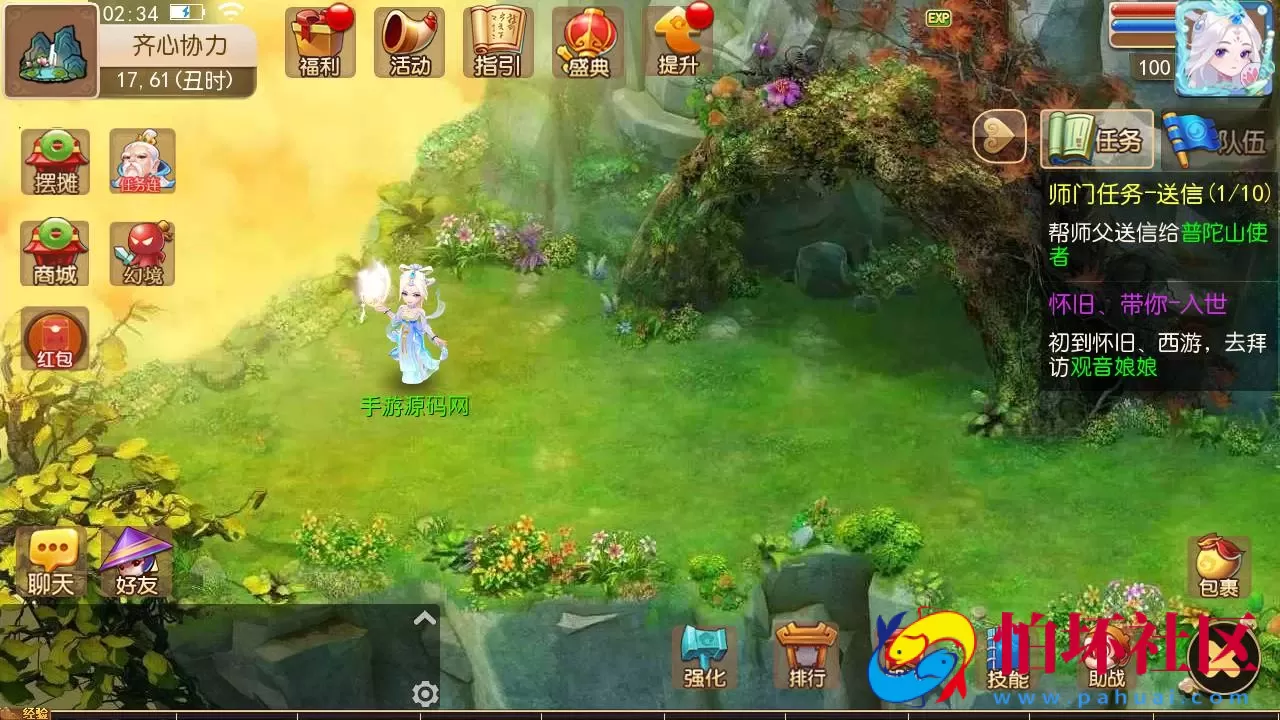Open the 盛典 (Grand Event) lantern icon

point(587,43)
